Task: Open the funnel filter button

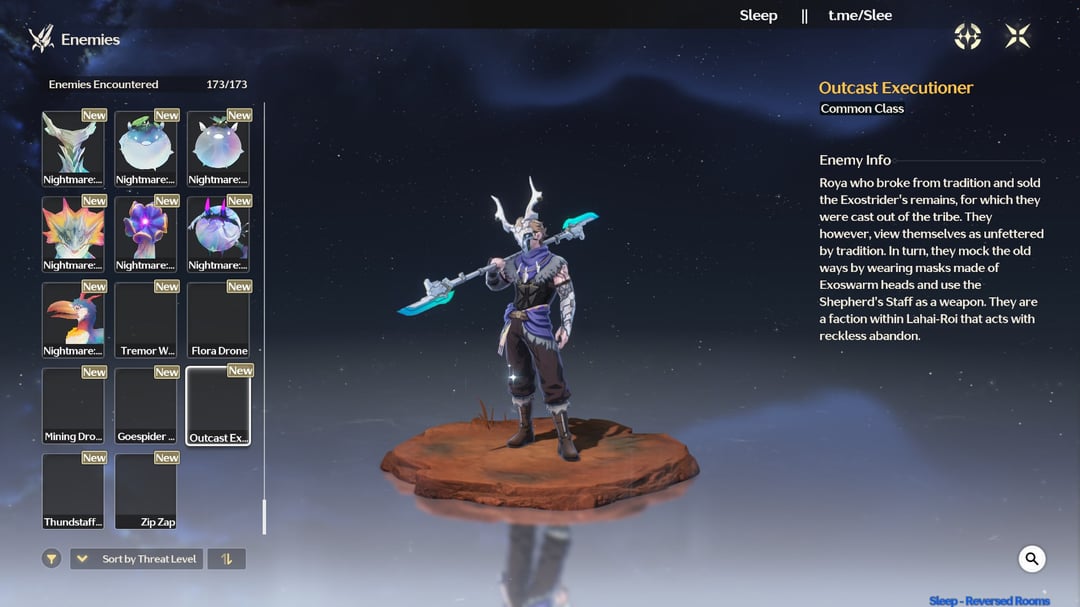Action: pyautogui.click(x=52, y=559)
